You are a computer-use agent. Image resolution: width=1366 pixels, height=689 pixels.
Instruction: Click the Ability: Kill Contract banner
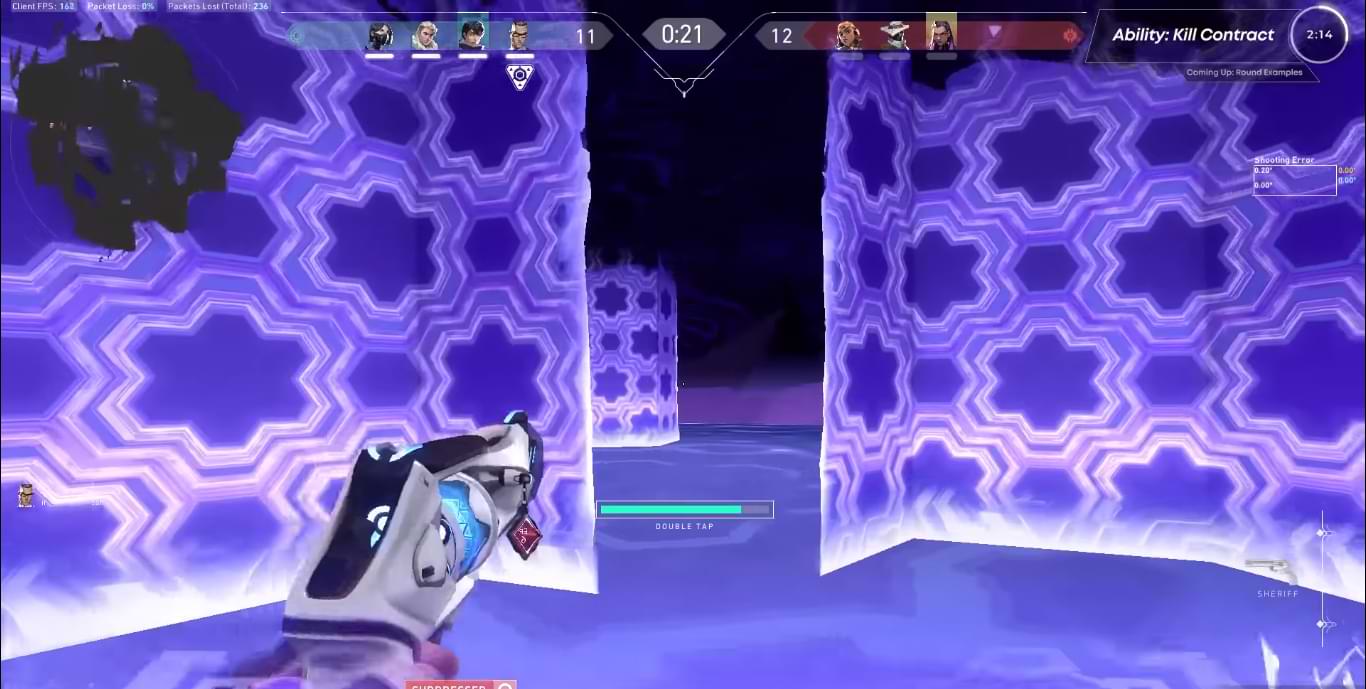coord(1193,35)
